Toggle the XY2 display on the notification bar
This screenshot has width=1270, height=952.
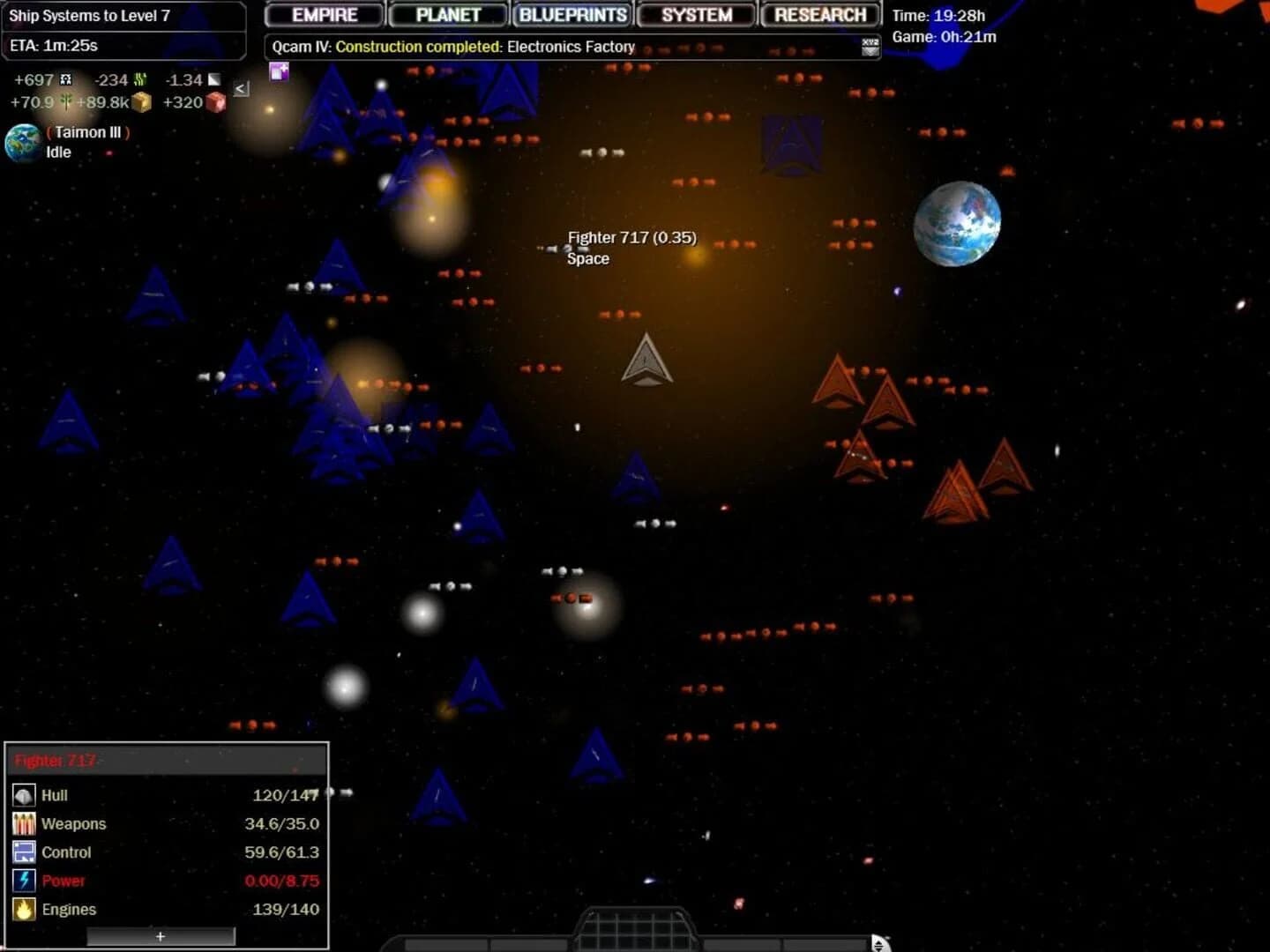[870, 47]
